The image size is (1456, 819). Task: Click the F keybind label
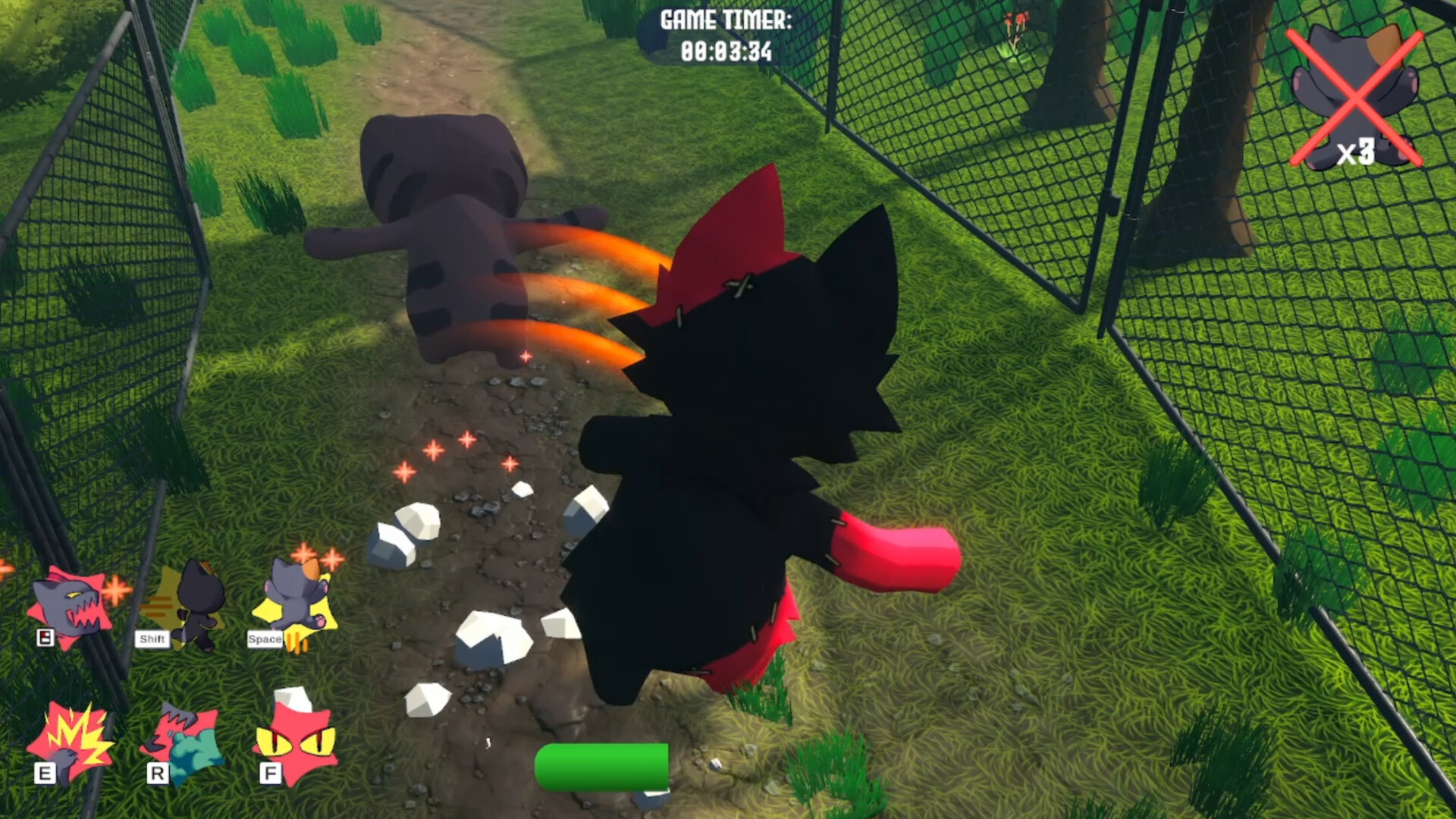click(270, 774)
